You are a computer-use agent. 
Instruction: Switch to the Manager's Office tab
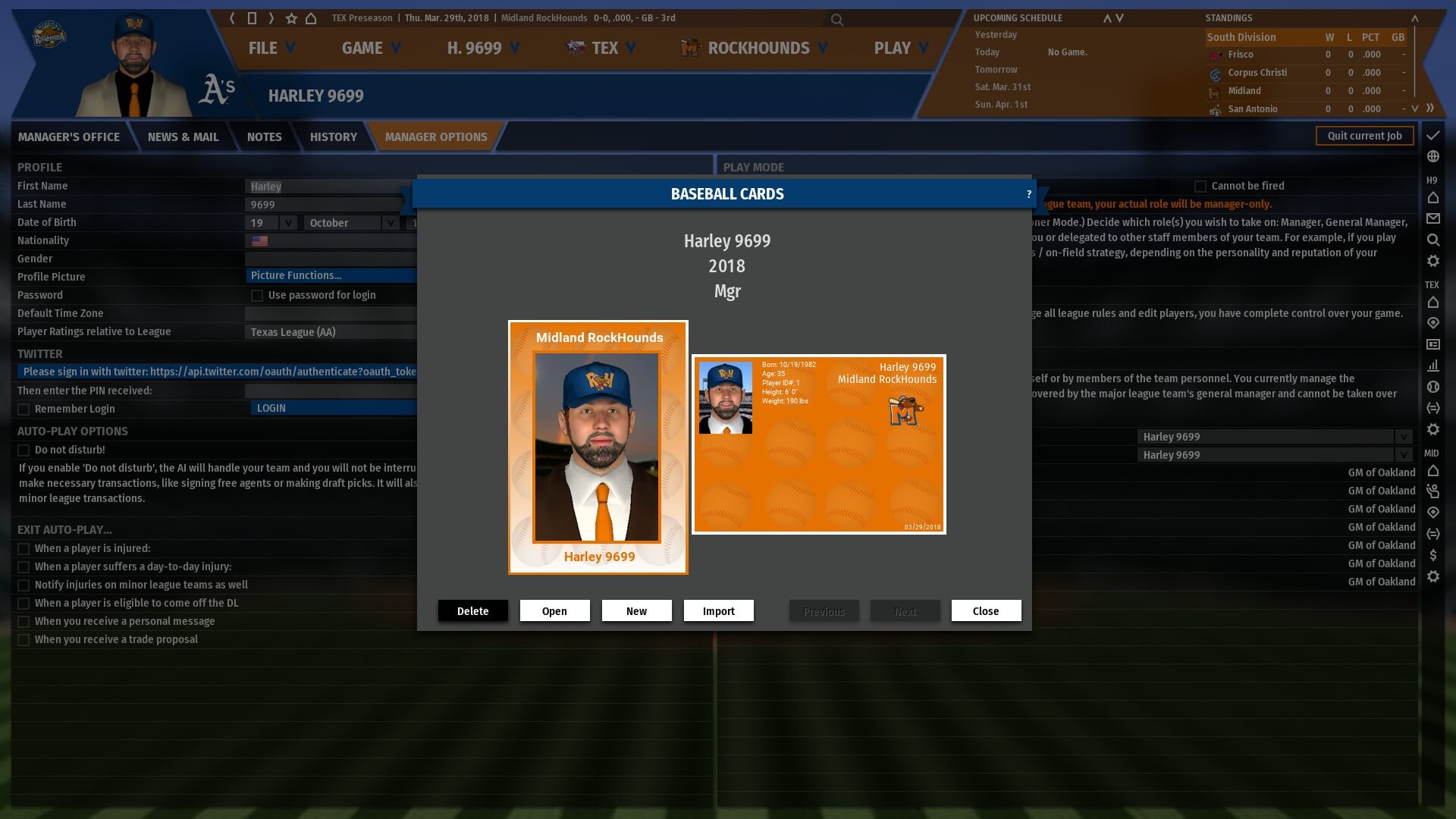(x=69, y=137)
